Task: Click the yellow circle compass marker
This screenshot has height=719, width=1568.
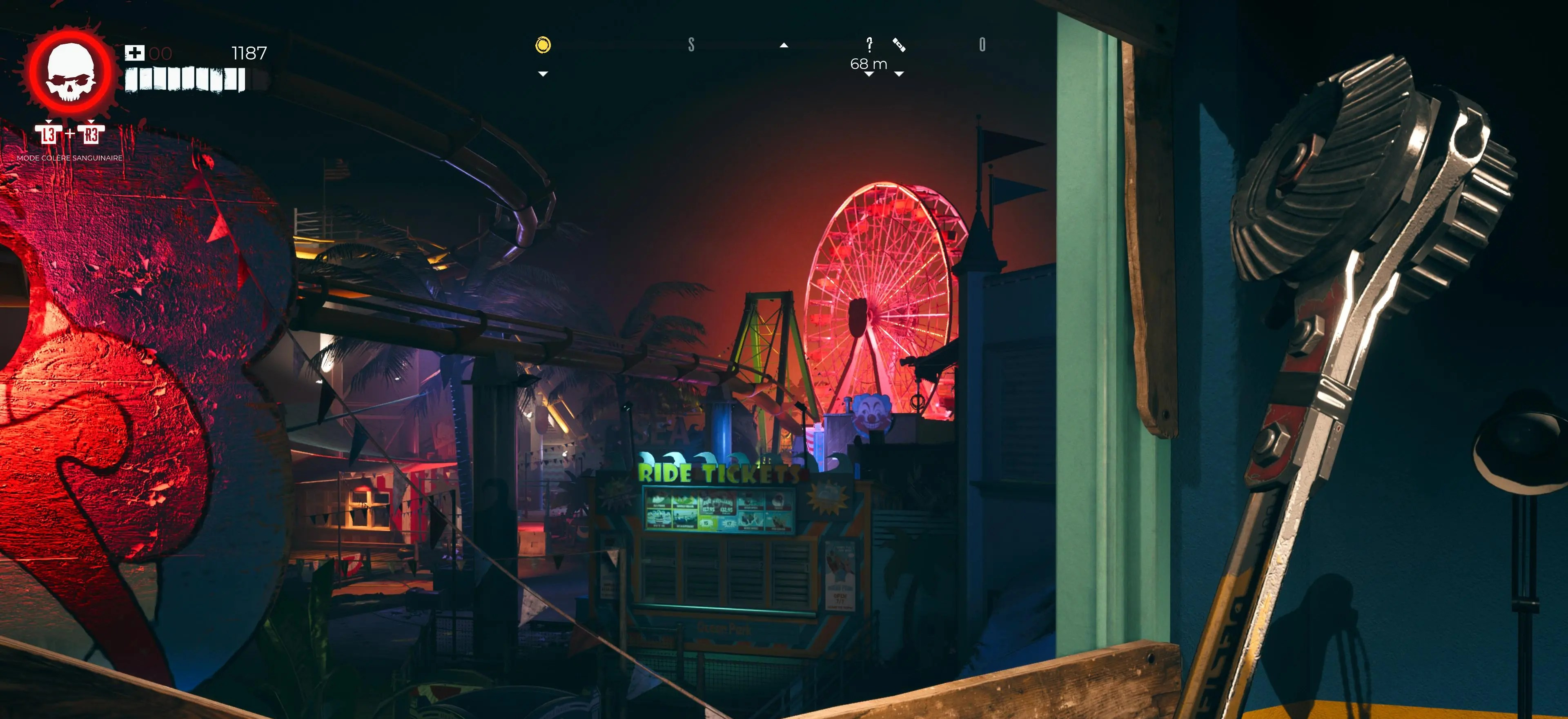Action: coord(543,45)
